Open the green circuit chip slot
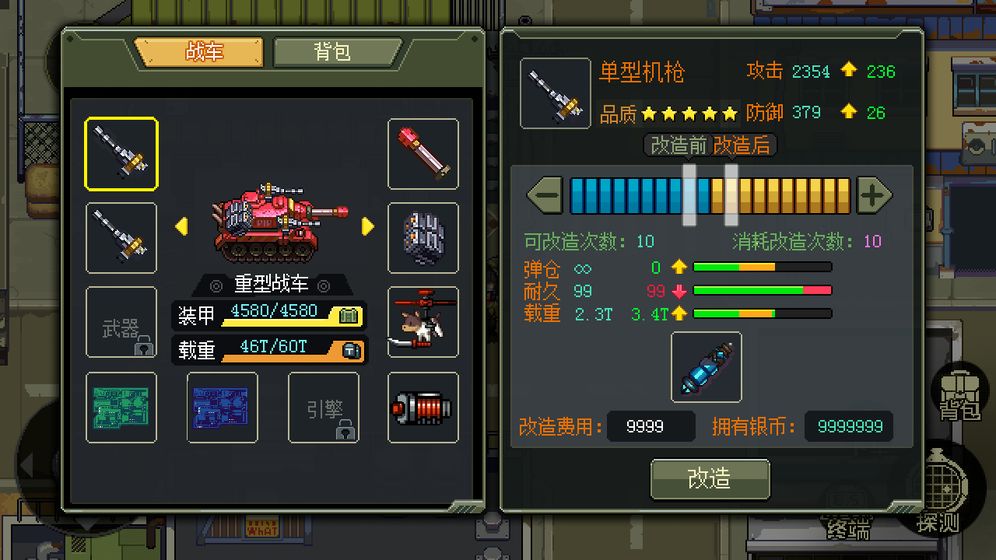The image size is (996, 560). (121, 407)
